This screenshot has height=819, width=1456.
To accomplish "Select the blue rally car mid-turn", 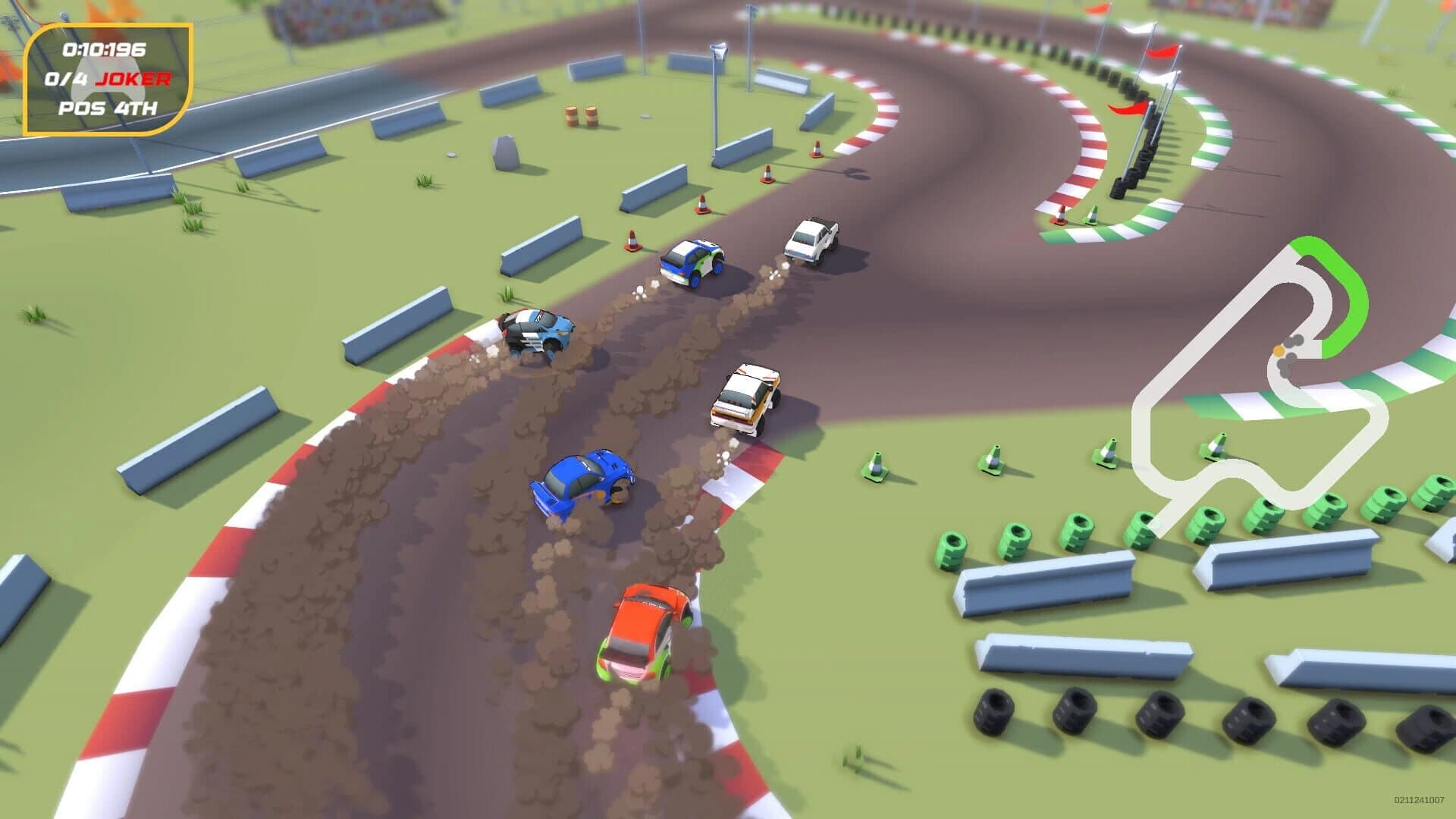I will tap(584, 478).
